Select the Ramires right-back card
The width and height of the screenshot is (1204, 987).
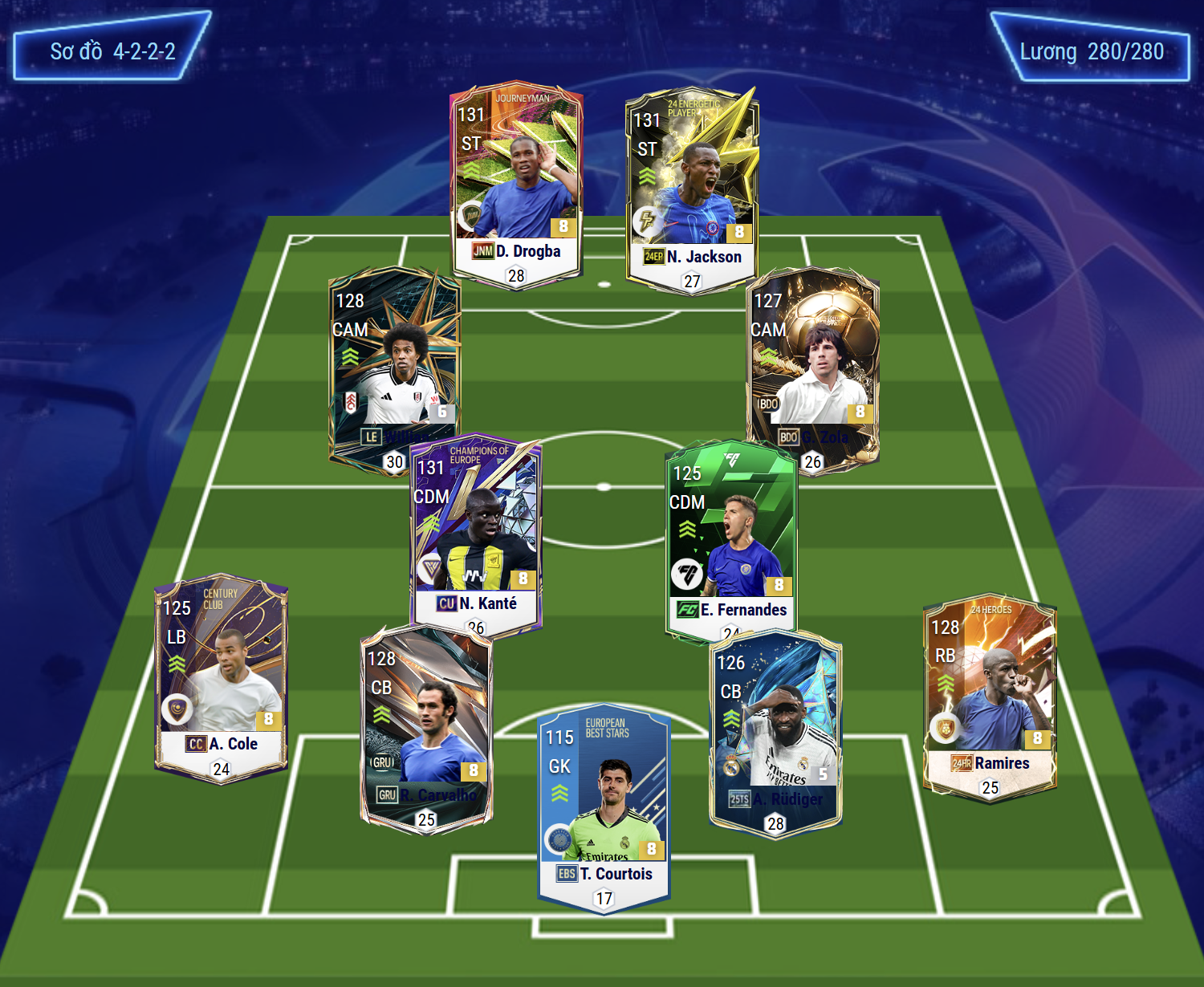coord(990,698)
